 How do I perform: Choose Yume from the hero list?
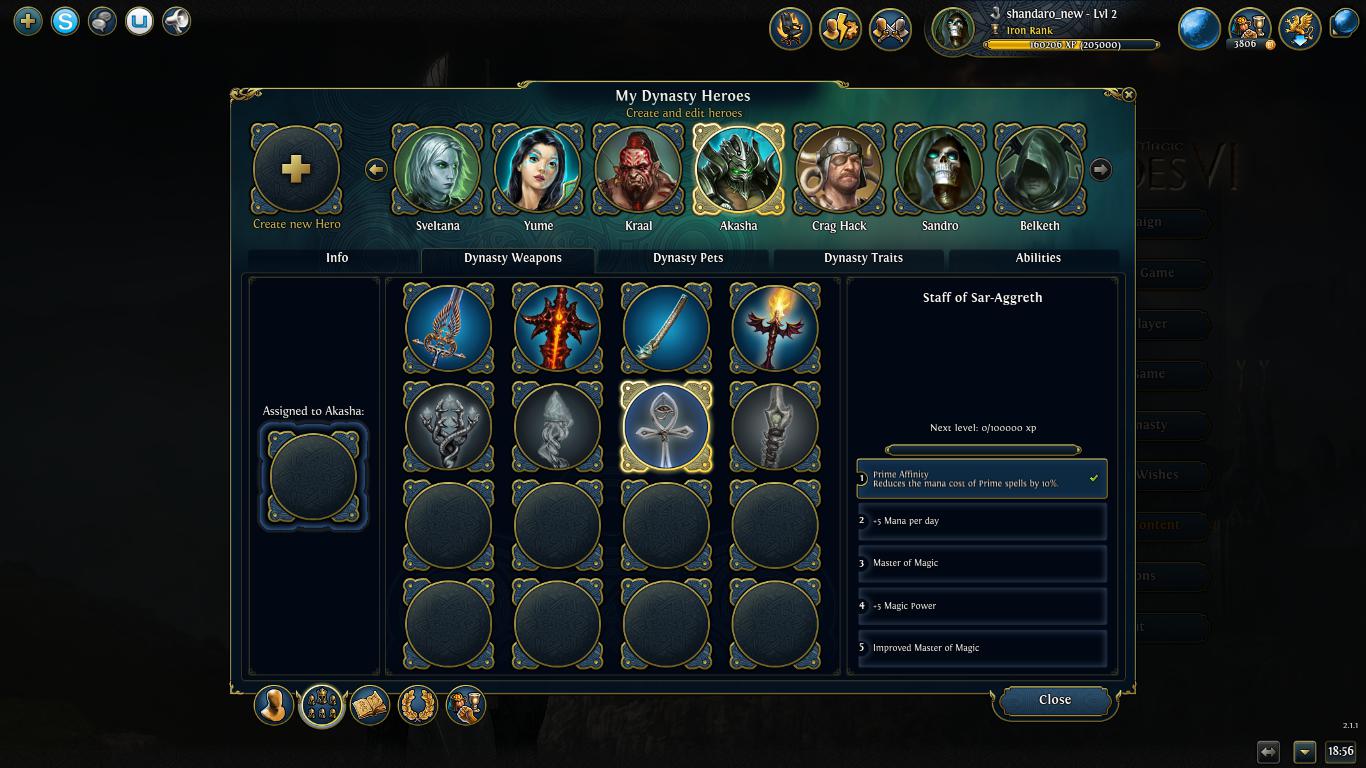[538, 170]
